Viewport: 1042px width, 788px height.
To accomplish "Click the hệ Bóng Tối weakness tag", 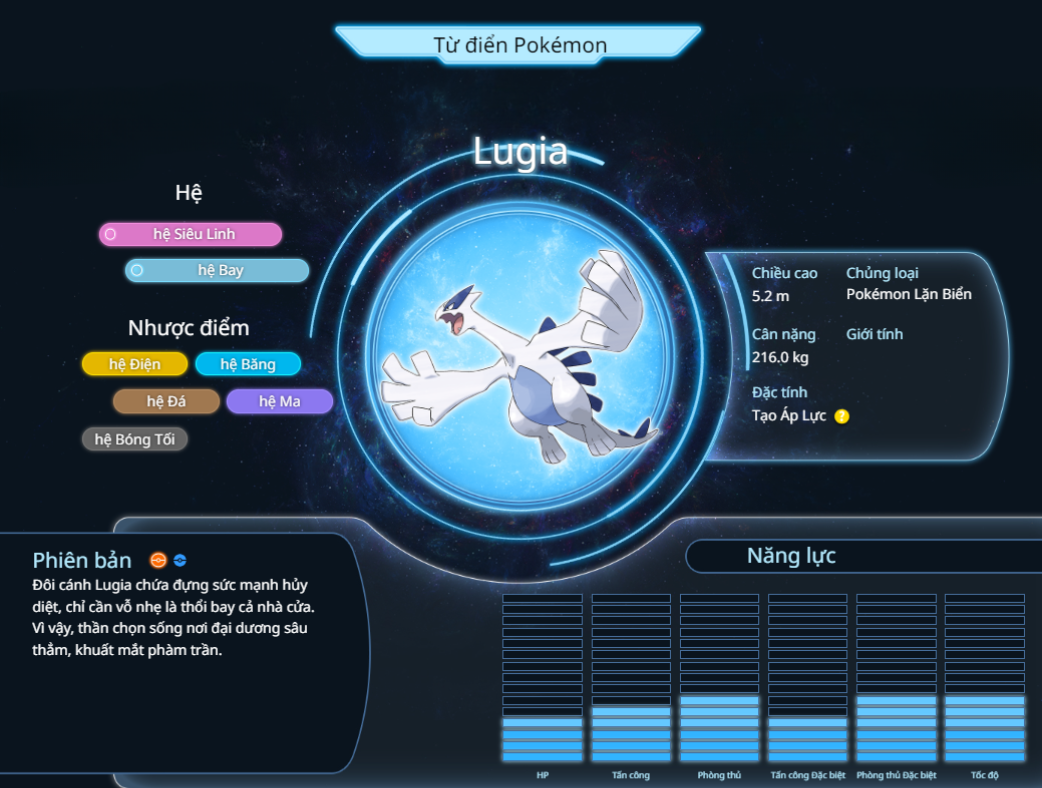I will (134, 439).
